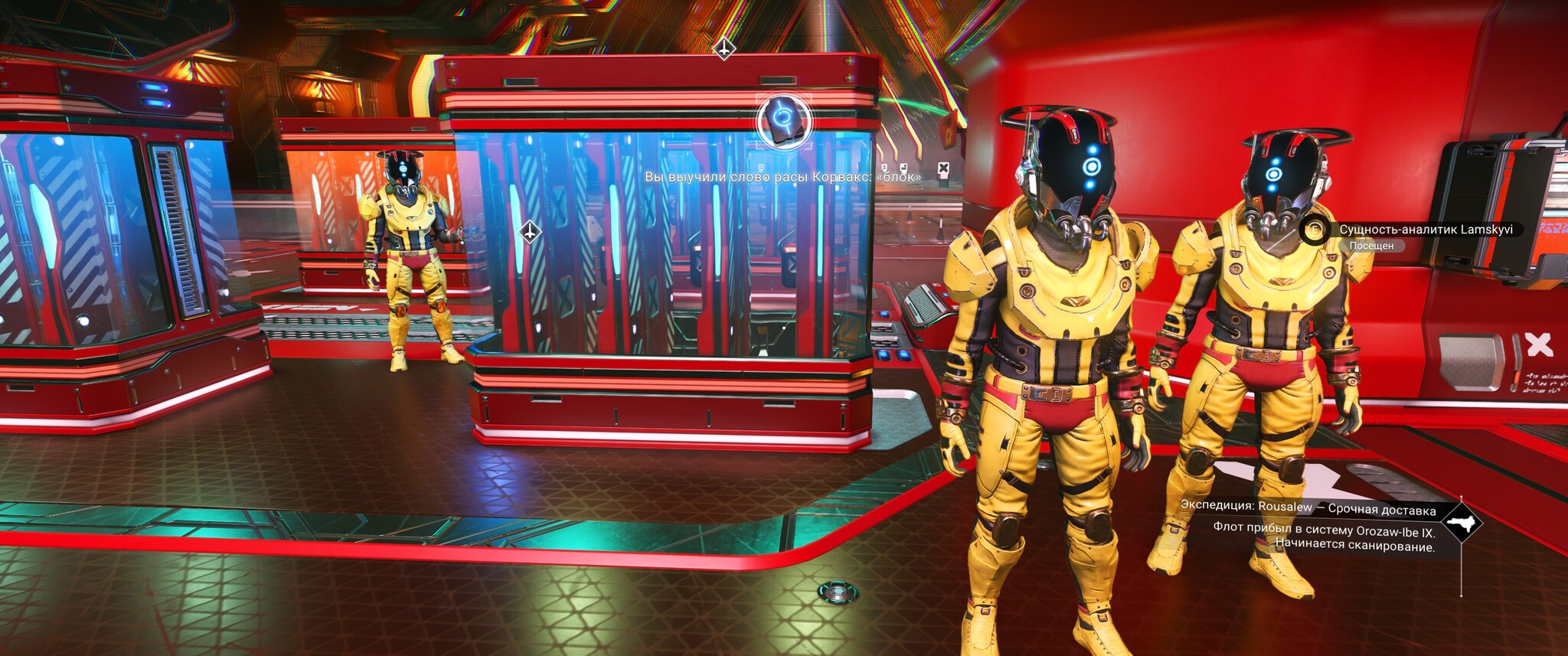Image resolution: width=1568 pixels, height=656 pixels.
Task: Click the Korvax word-learned glowing icon
Action: 784,121
